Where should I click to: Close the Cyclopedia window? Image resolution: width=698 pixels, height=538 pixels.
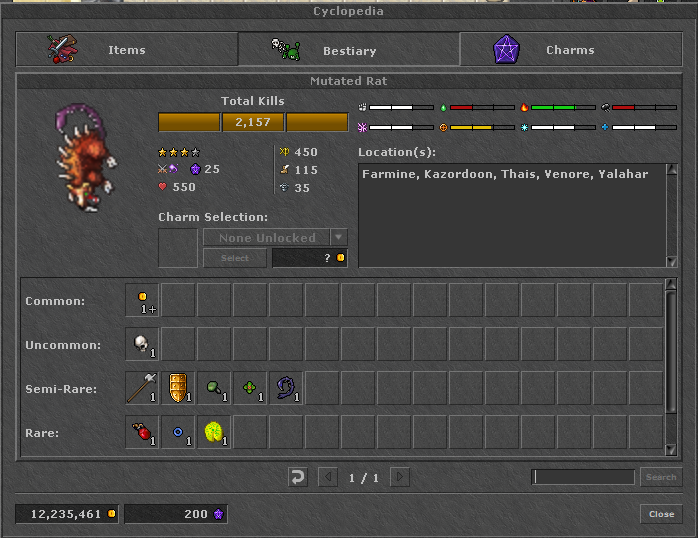click(x=661, y=514)
